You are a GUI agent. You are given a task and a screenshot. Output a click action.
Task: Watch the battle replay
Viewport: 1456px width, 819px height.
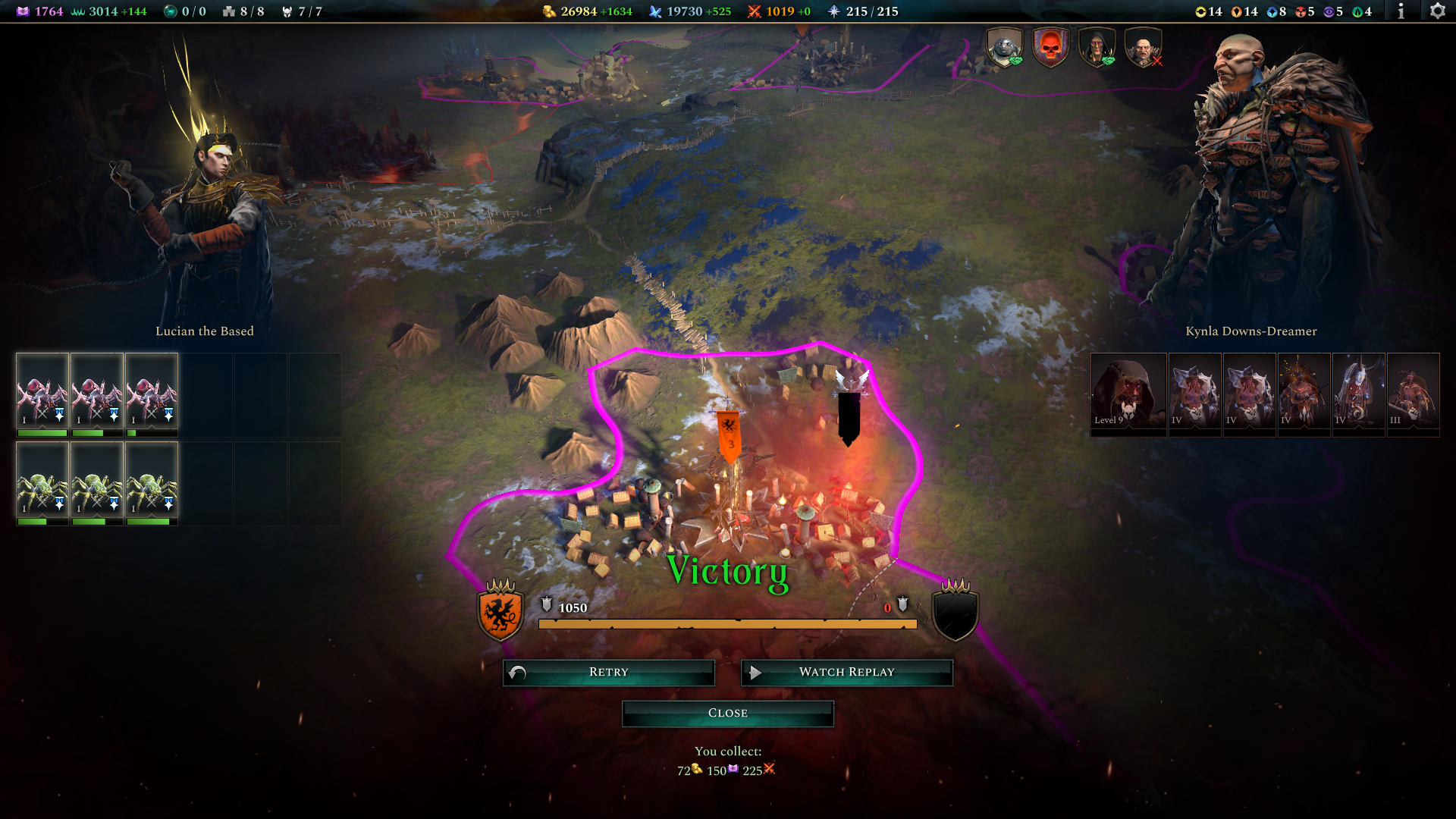click(846, 673)
